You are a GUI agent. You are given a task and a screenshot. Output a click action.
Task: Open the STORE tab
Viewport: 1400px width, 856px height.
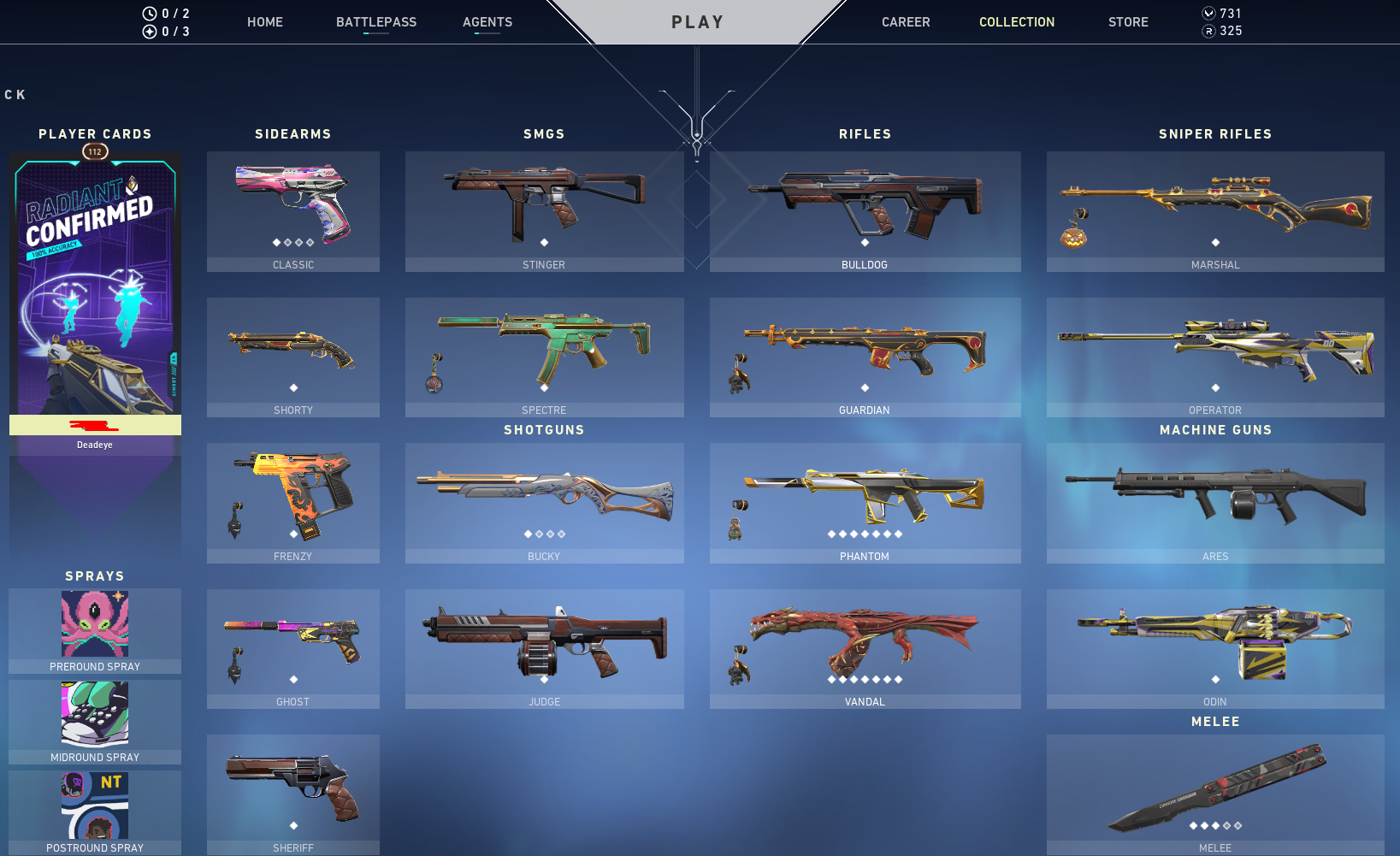coord(1127,22)
